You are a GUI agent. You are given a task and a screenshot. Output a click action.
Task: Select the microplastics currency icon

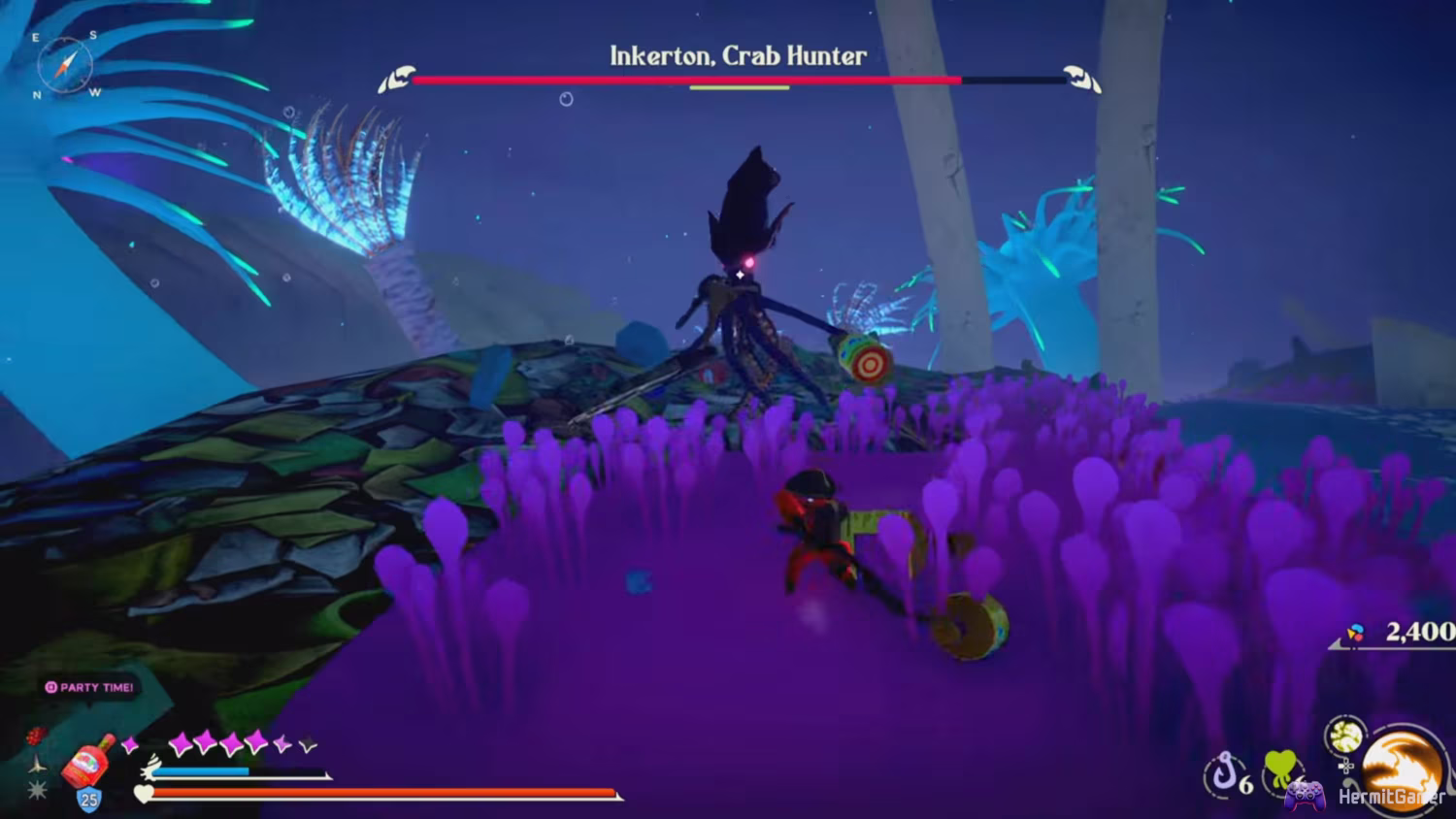tap(1355, 631)
